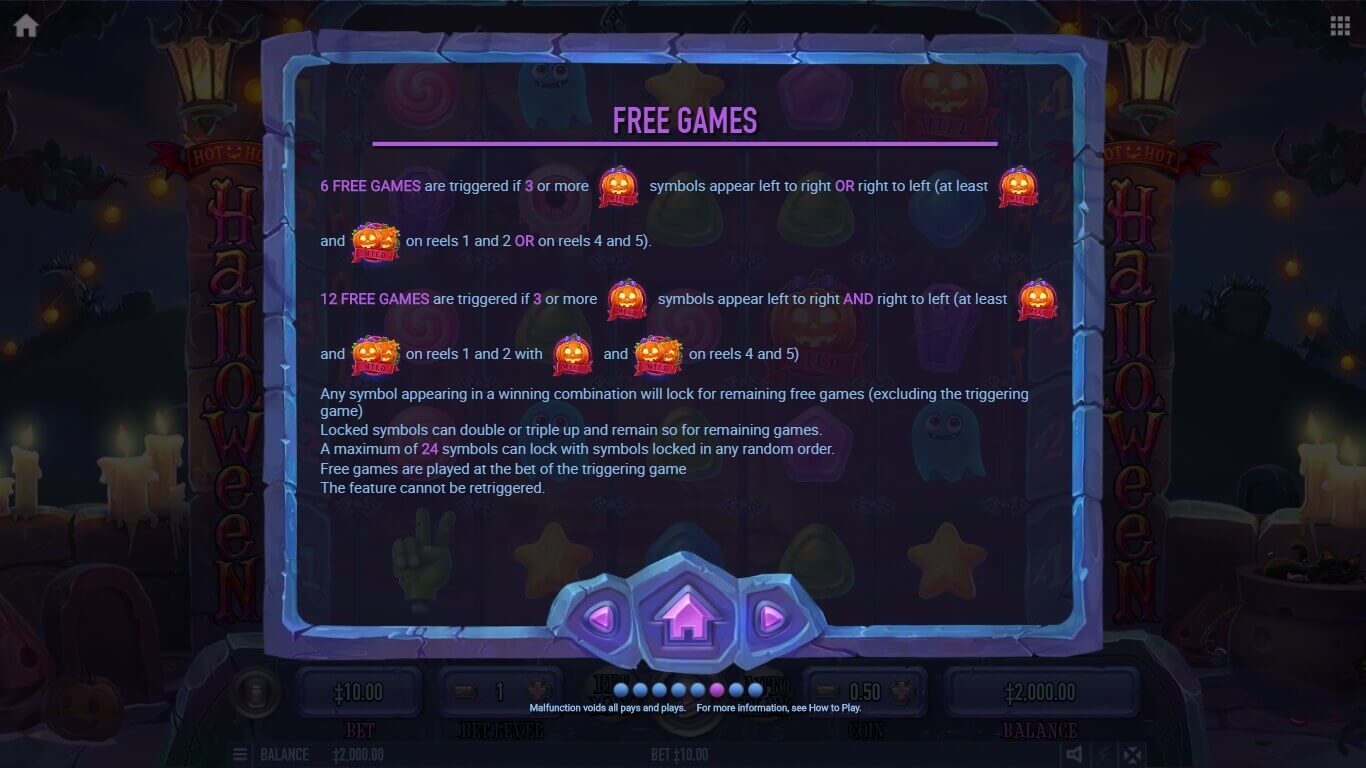Open the lobby via the top-left house icon
Image resolution: width=1366 pixels, height=768 pixels.
26,26
